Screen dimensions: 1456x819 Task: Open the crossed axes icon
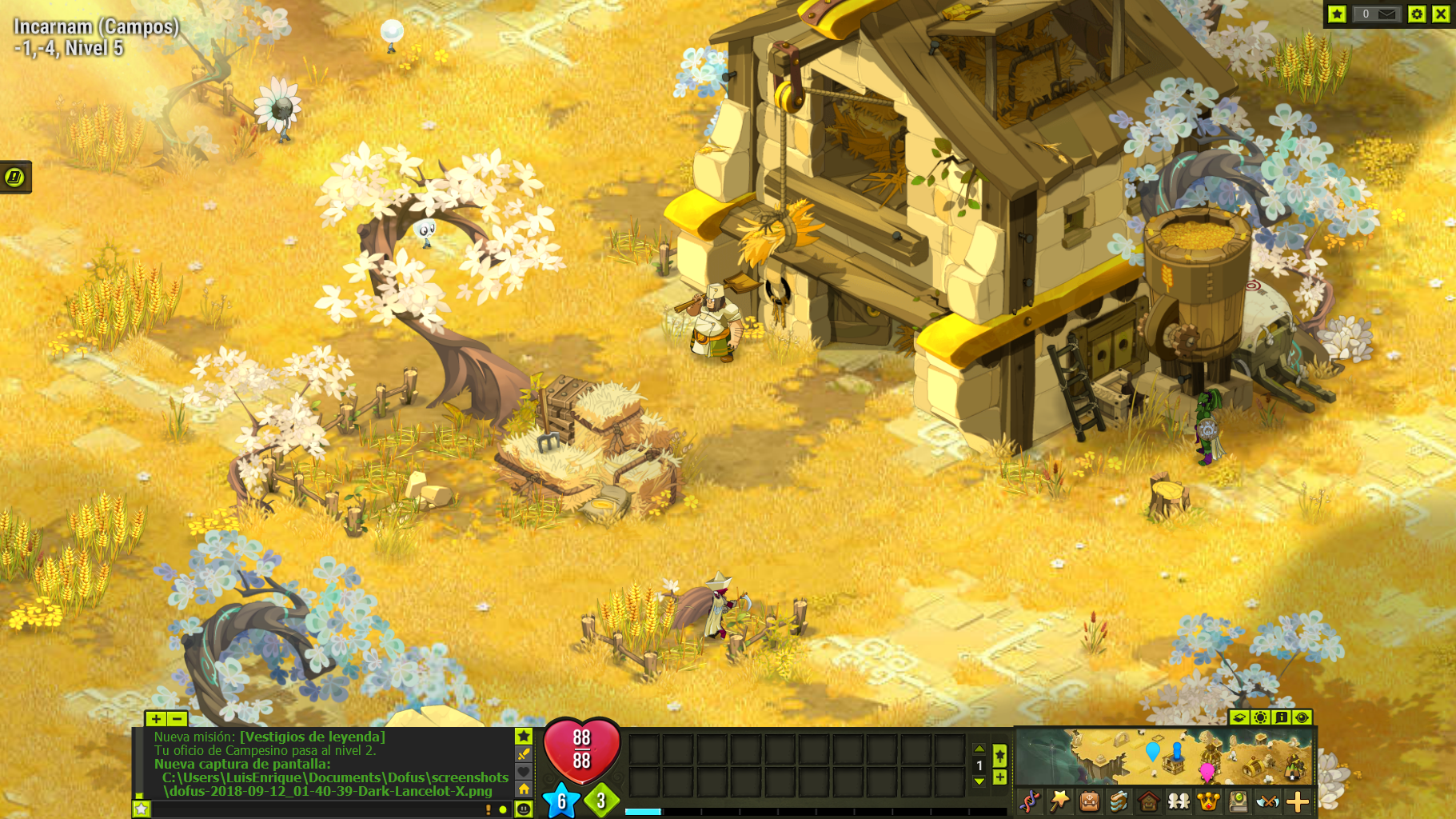pyautogui.click(x=1267, y=801)
